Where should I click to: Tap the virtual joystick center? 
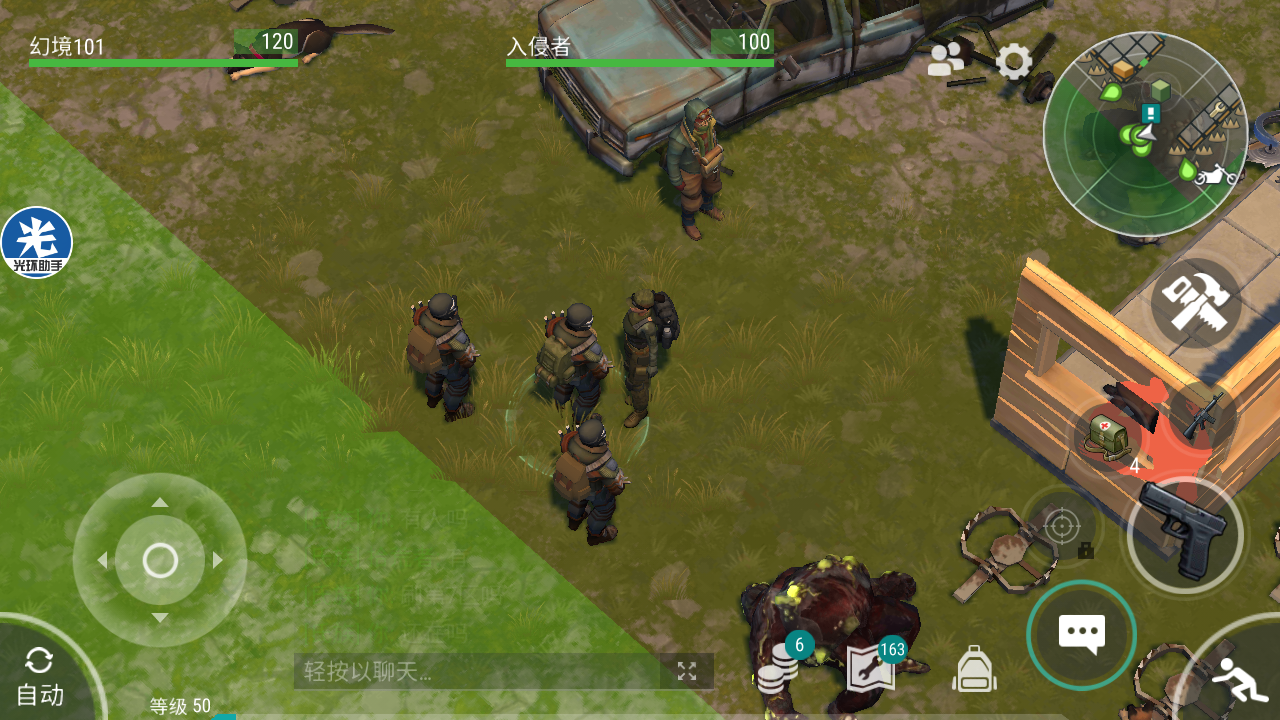coord(160,560)
